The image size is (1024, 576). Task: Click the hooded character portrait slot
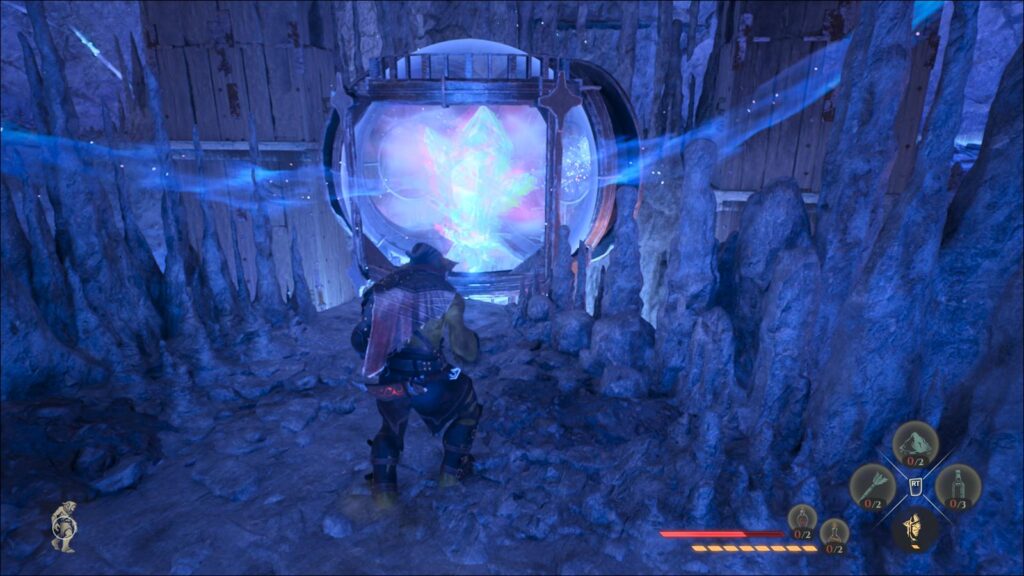pos(914,529)
